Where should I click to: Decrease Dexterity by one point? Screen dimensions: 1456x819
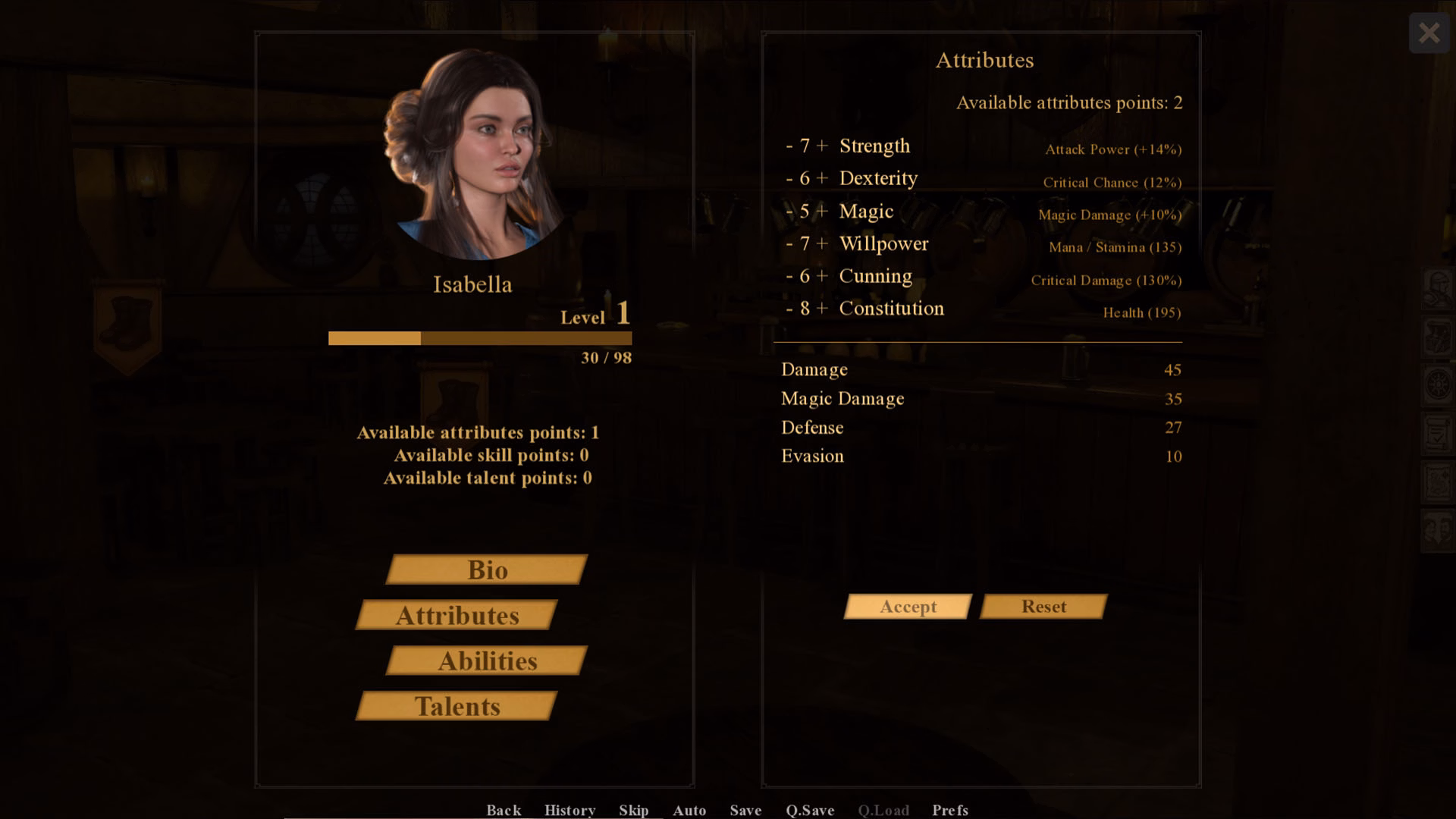789,179
